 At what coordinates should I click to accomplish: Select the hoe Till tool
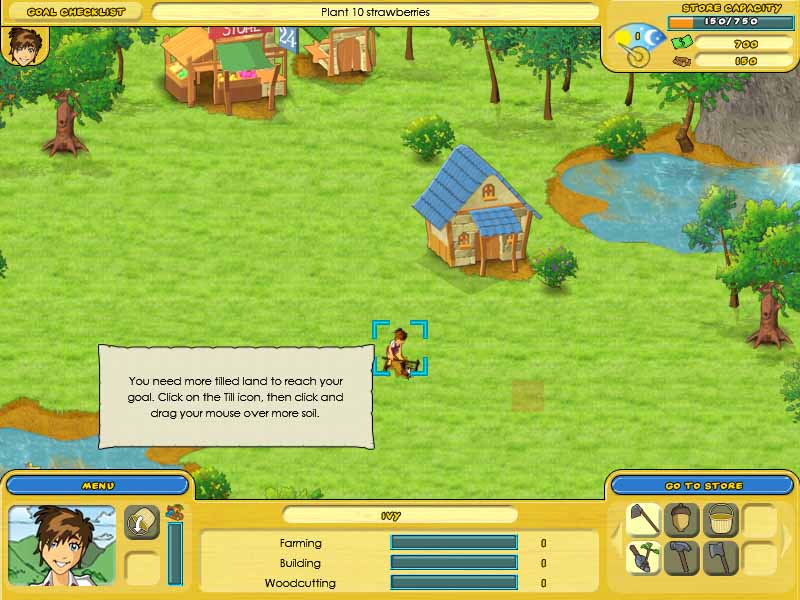pos(644,520)
